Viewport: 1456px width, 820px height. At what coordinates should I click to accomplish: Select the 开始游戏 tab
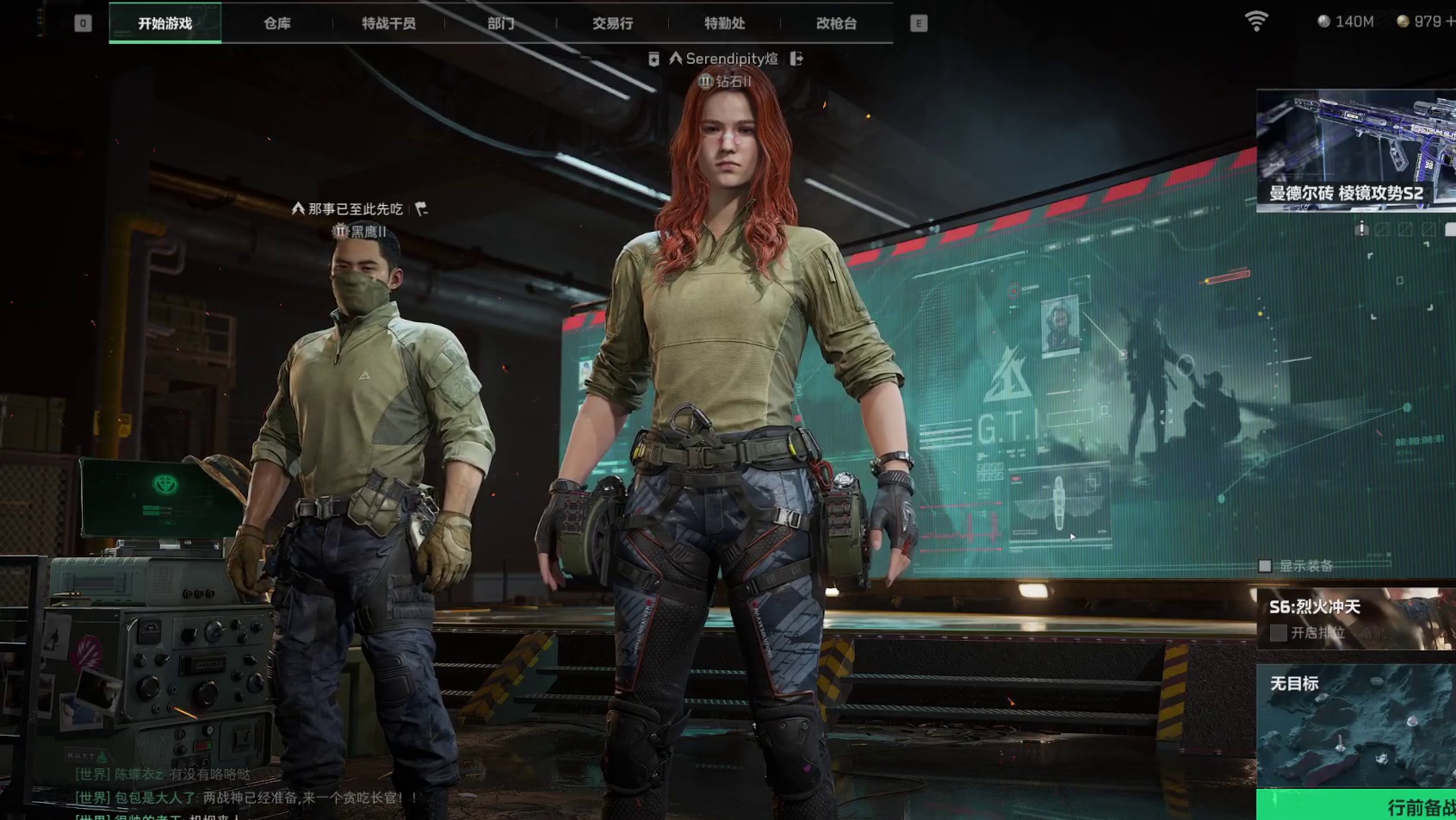click(x=164, y=23)
